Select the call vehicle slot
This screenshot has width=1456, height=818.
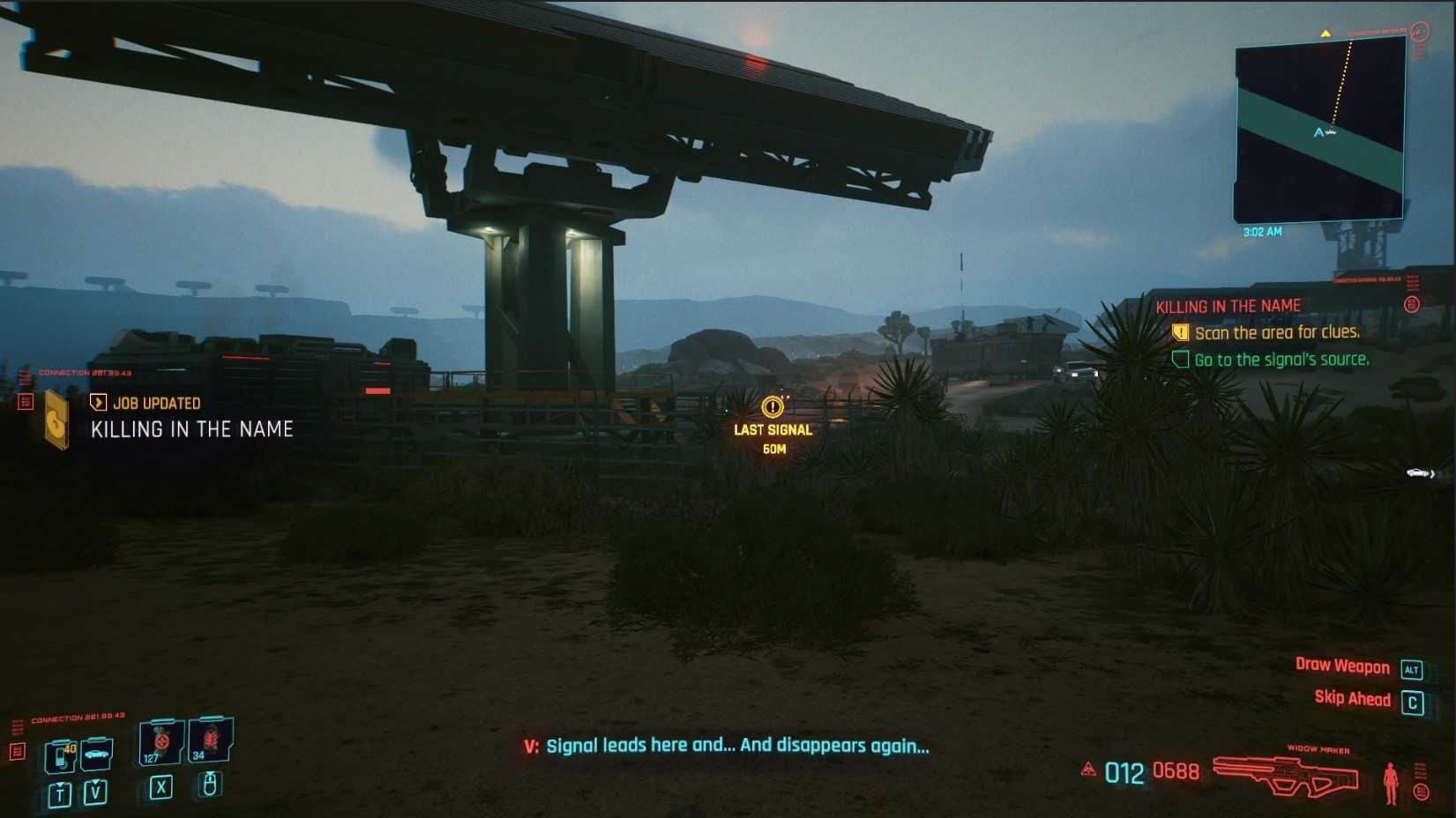pyautogui.click(x=96, y=754)
